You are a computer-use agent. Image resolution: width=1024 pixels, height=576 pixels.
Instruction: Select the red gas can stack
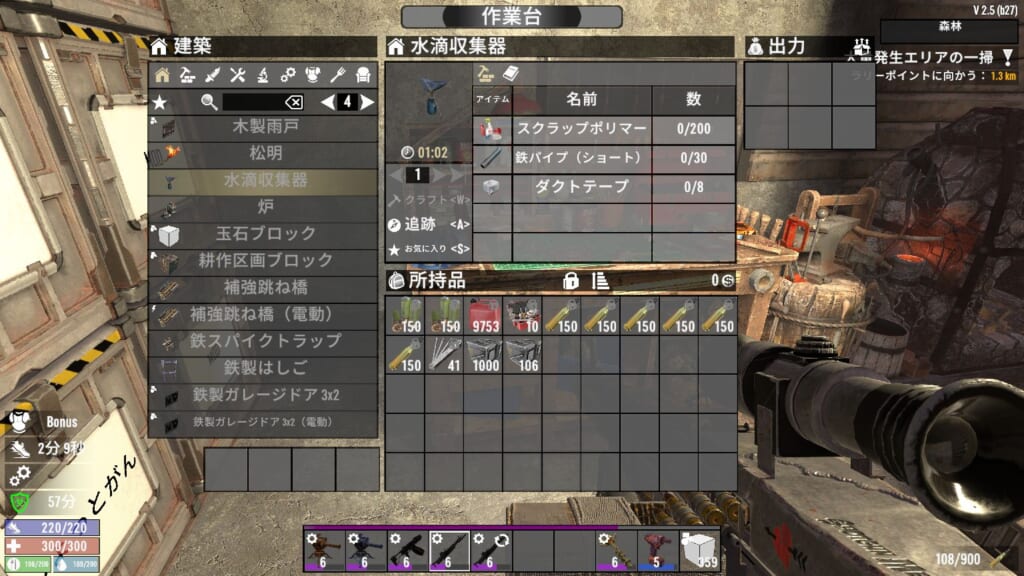pyautogui.click(x=483, y=317)
